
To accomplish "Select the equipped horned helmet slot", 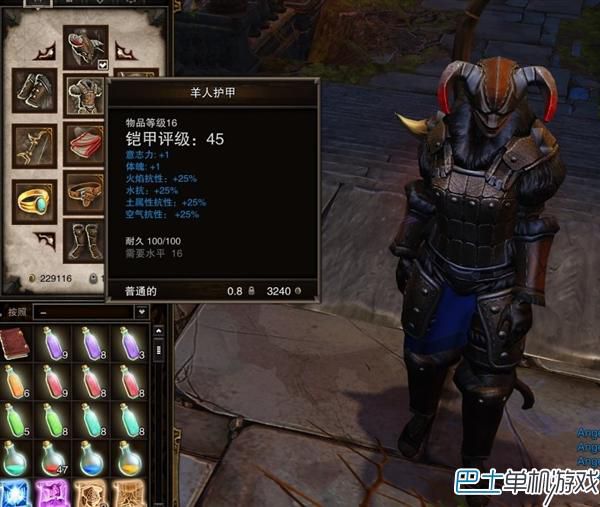I will [85, 46].
